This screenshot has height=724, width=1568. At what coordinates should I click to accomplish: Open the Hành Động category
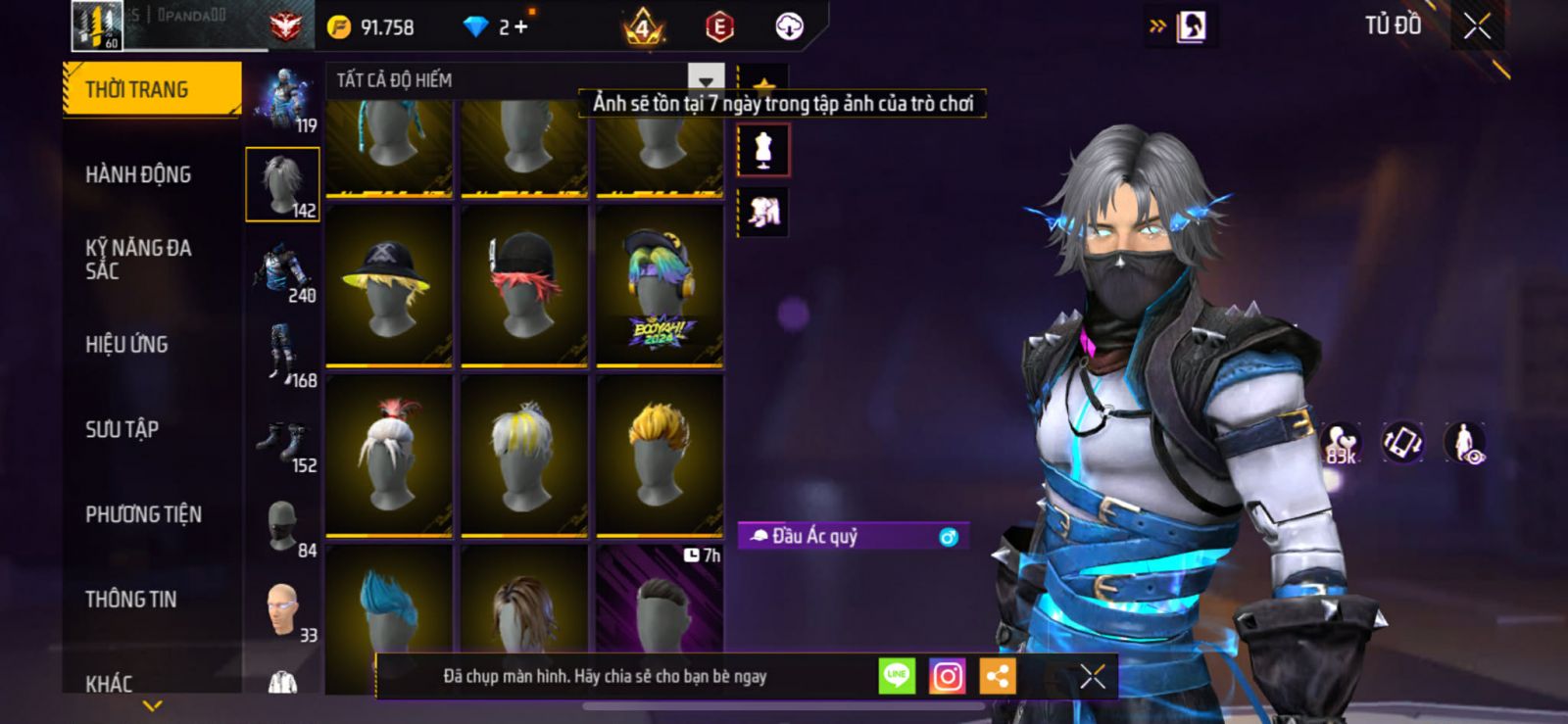click(x=138, y=174)
